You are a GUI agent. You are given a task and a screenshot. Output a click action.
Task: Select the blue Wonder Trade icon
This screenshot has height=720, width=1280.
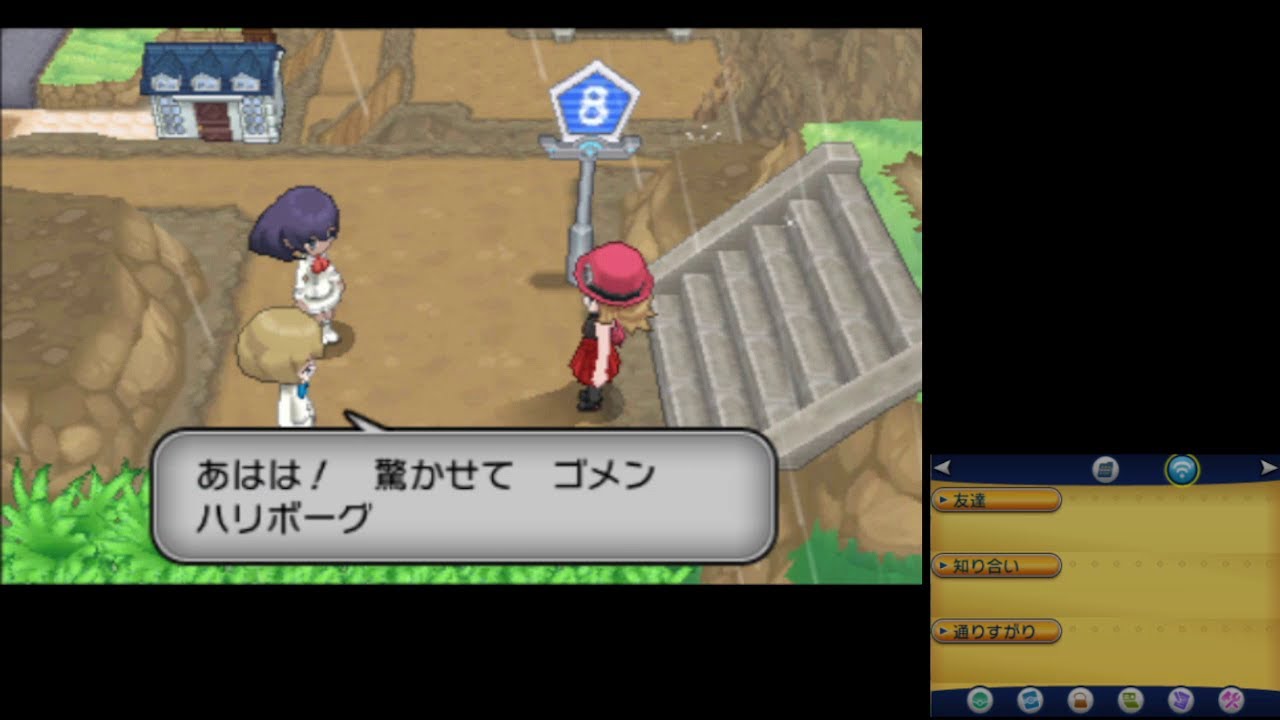tap(1029, 700)
